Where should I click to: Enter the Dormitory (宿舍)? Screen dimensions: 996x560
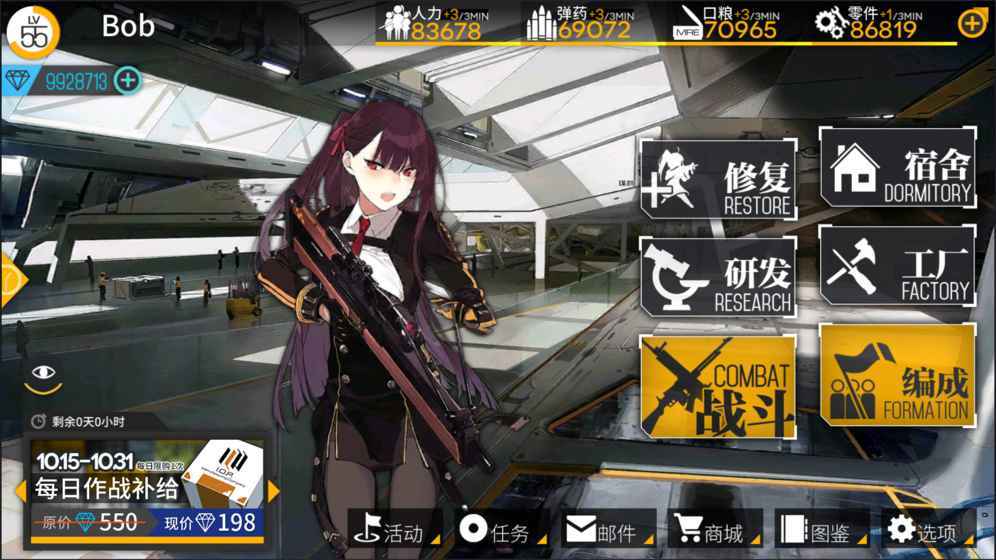coord(897,168)
